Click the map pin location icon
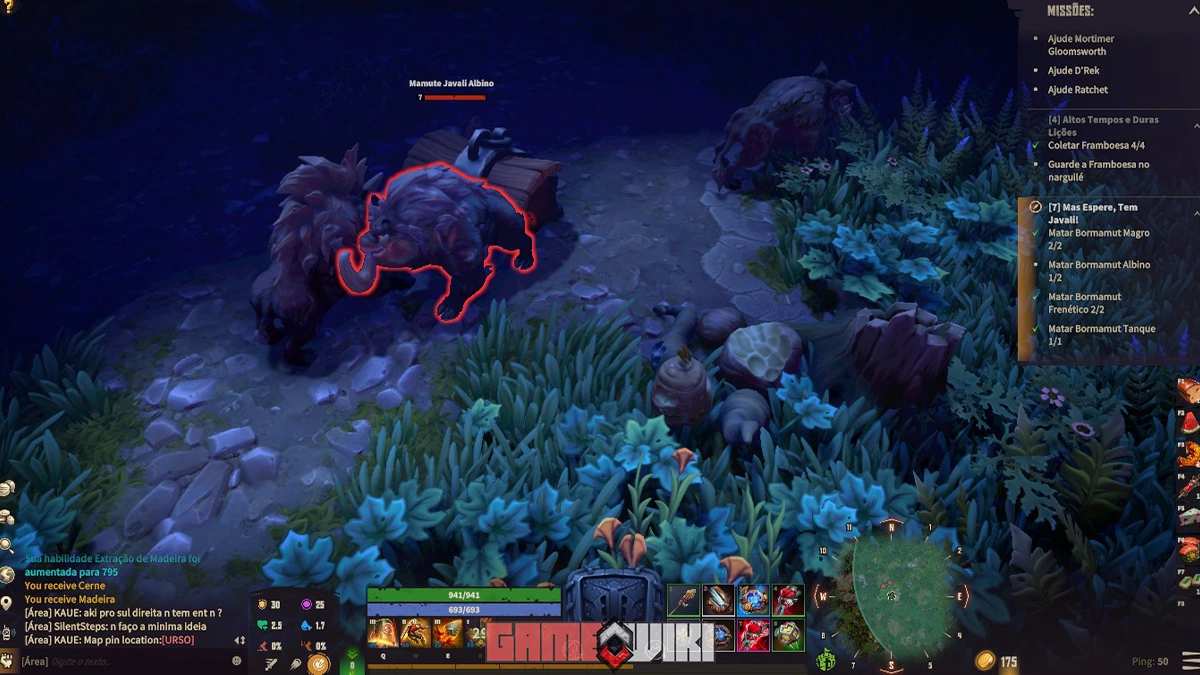 (x=7, y=603)
